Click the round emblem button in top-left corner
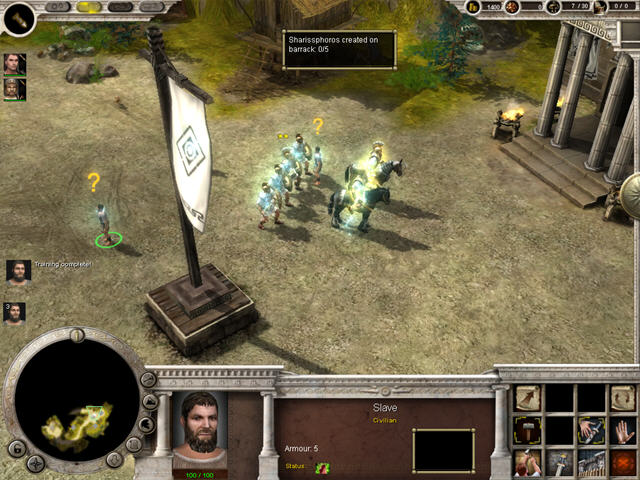Viewport: 640px width, 480px height. (x=20, y=18)
